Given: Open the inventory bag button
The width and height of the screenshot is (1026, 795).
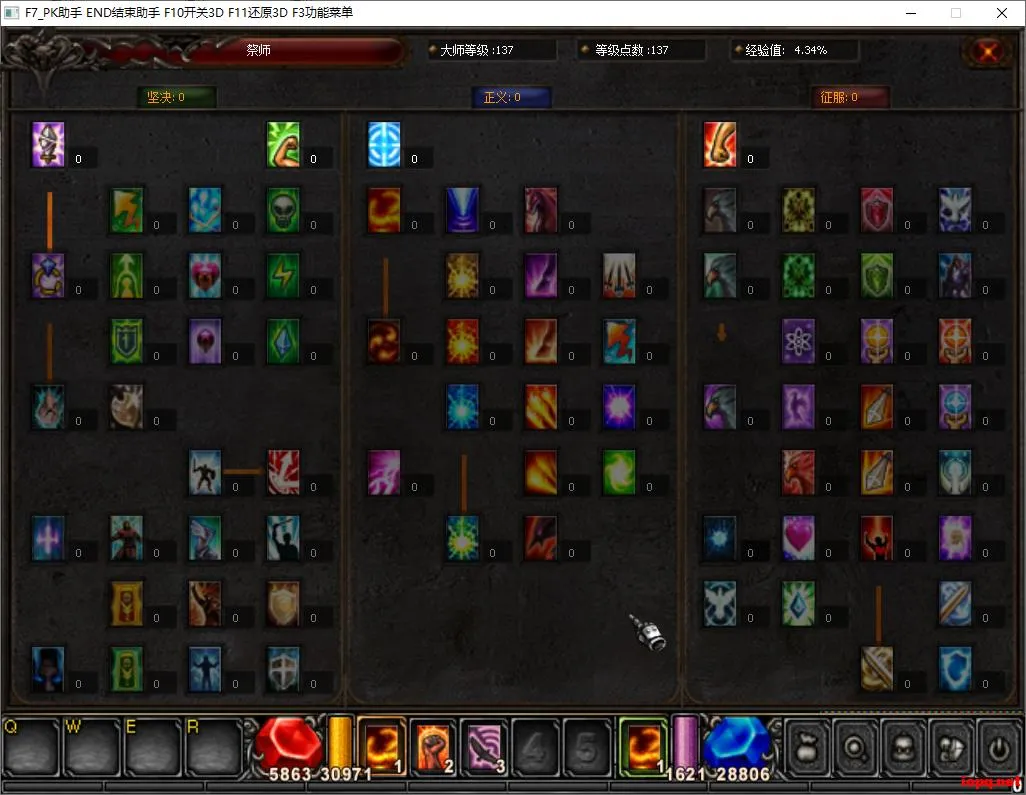Looking at the screenshot, I should coord(808,746).
